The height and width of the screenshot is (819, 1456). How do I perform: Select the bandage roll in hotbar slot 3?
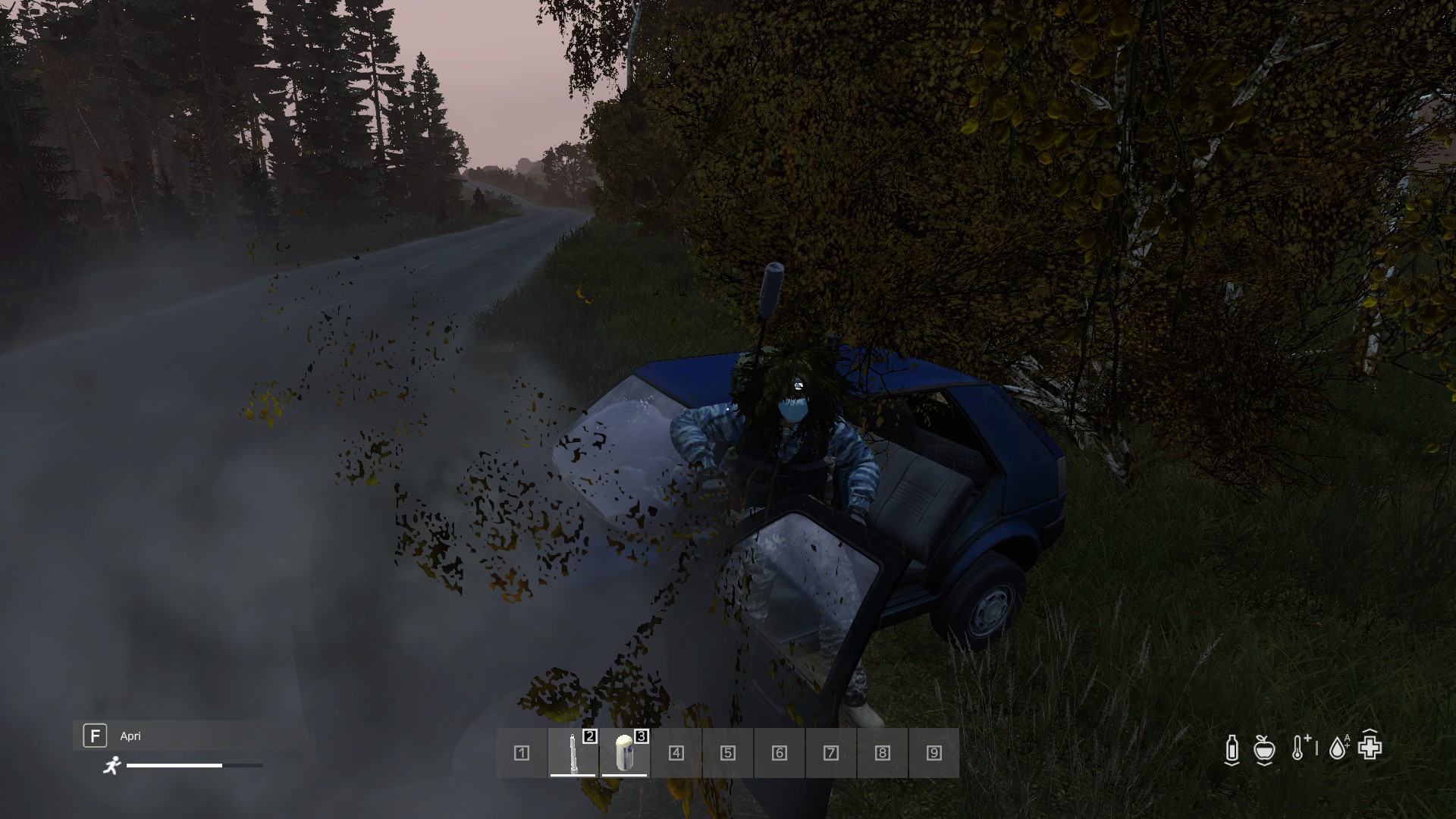pyautogui.click(x=624, y=753)
